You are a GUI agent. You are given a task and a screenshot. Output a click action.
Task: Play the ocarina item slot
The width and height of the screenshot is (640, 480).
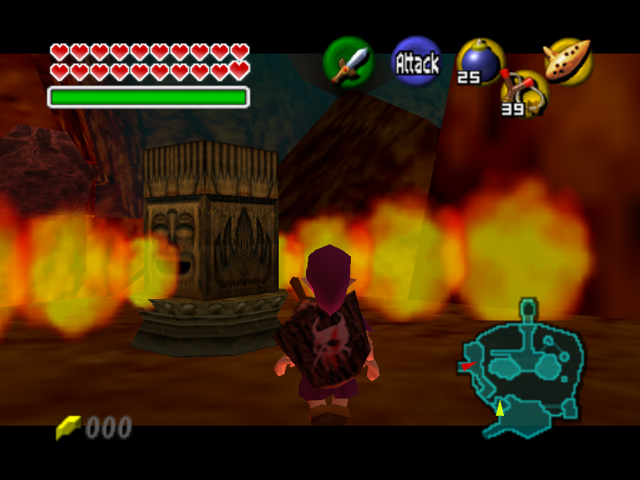(568, 60)
